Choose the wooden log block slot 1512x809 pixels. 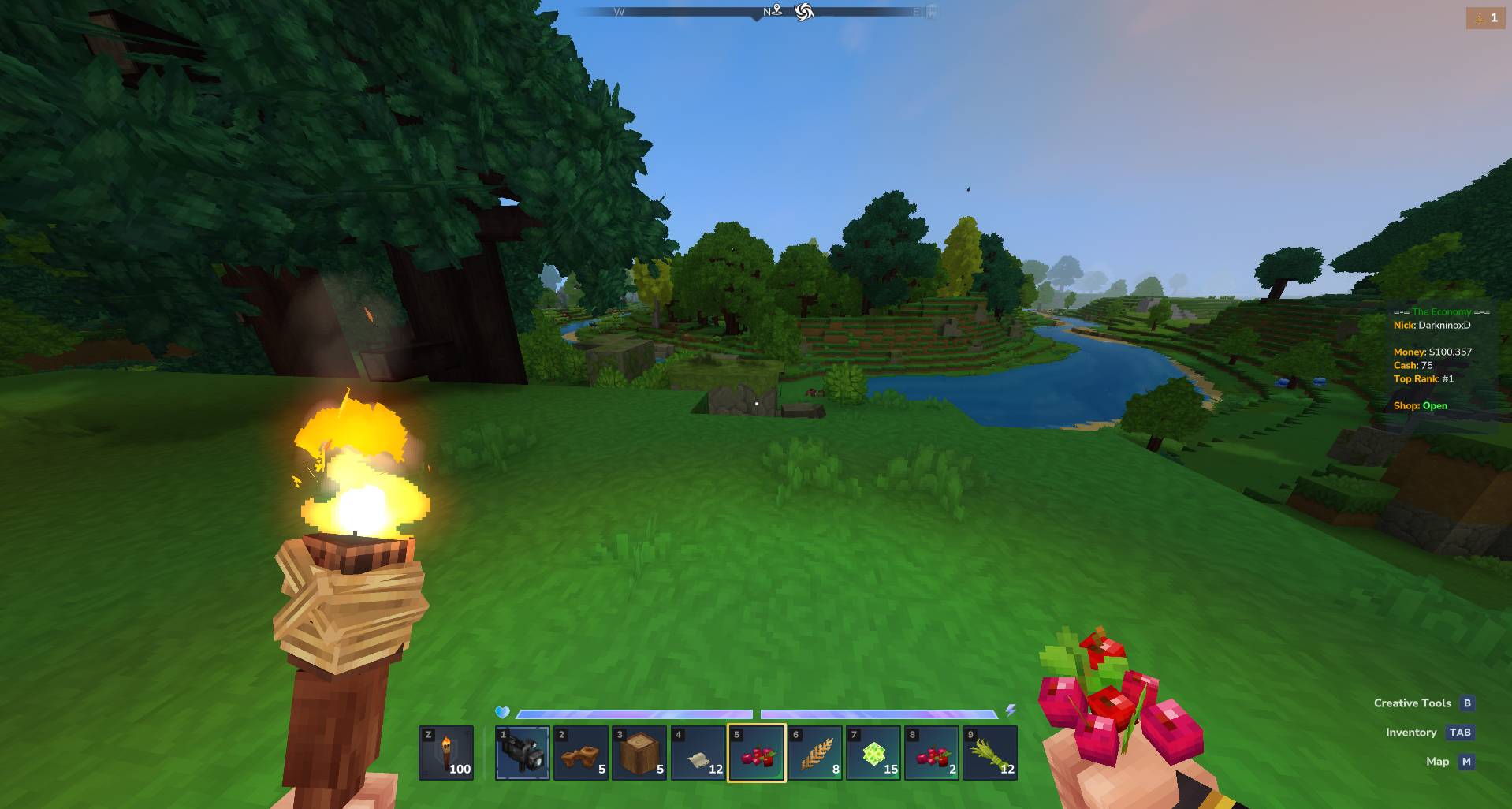639,753
